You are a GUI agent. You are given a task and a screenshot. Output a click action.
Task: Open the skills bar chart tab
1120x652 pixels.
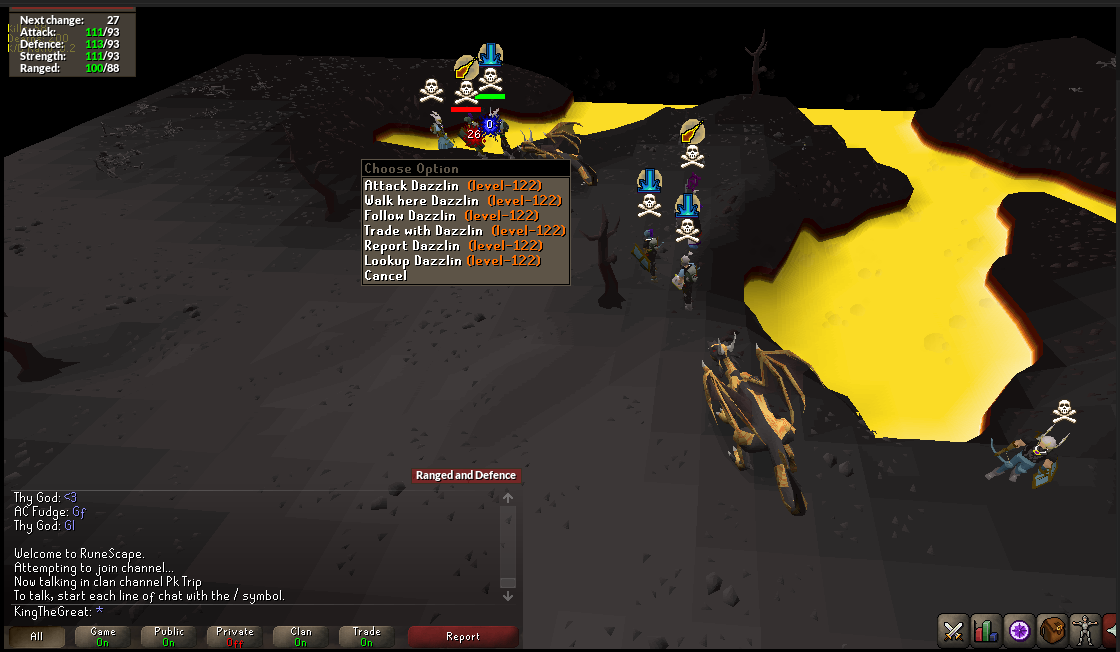coord(986,631)
